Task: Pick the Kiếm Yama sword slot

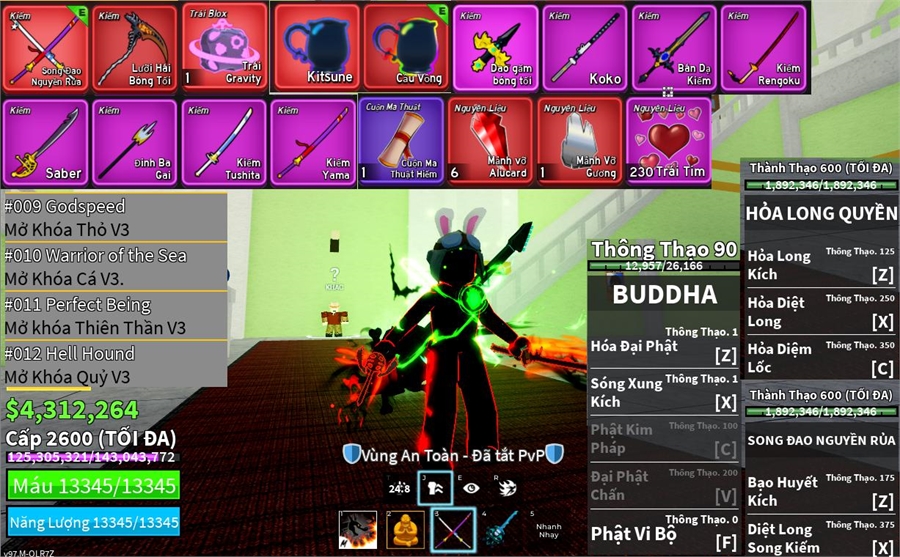Action: pos(314,141)
